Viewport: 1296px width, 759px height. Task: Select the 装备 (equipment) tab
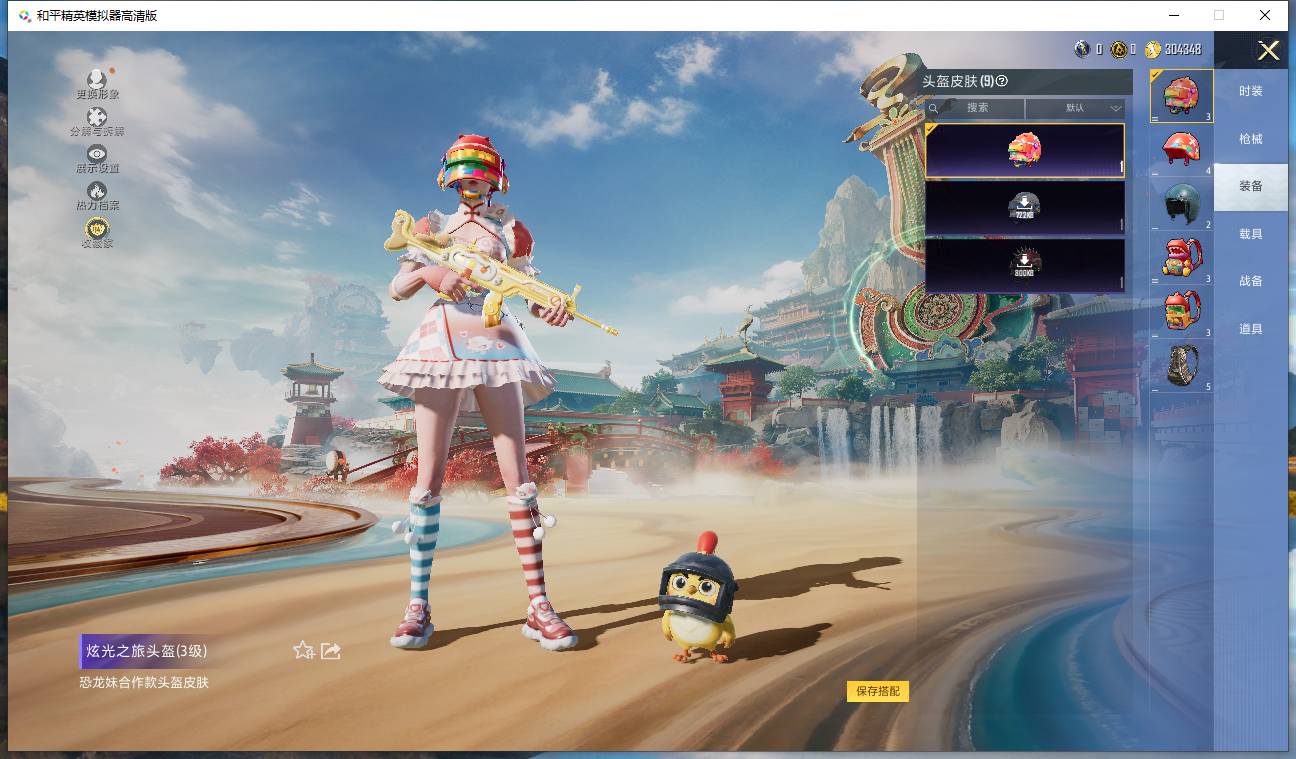[x=1250, y=186]
